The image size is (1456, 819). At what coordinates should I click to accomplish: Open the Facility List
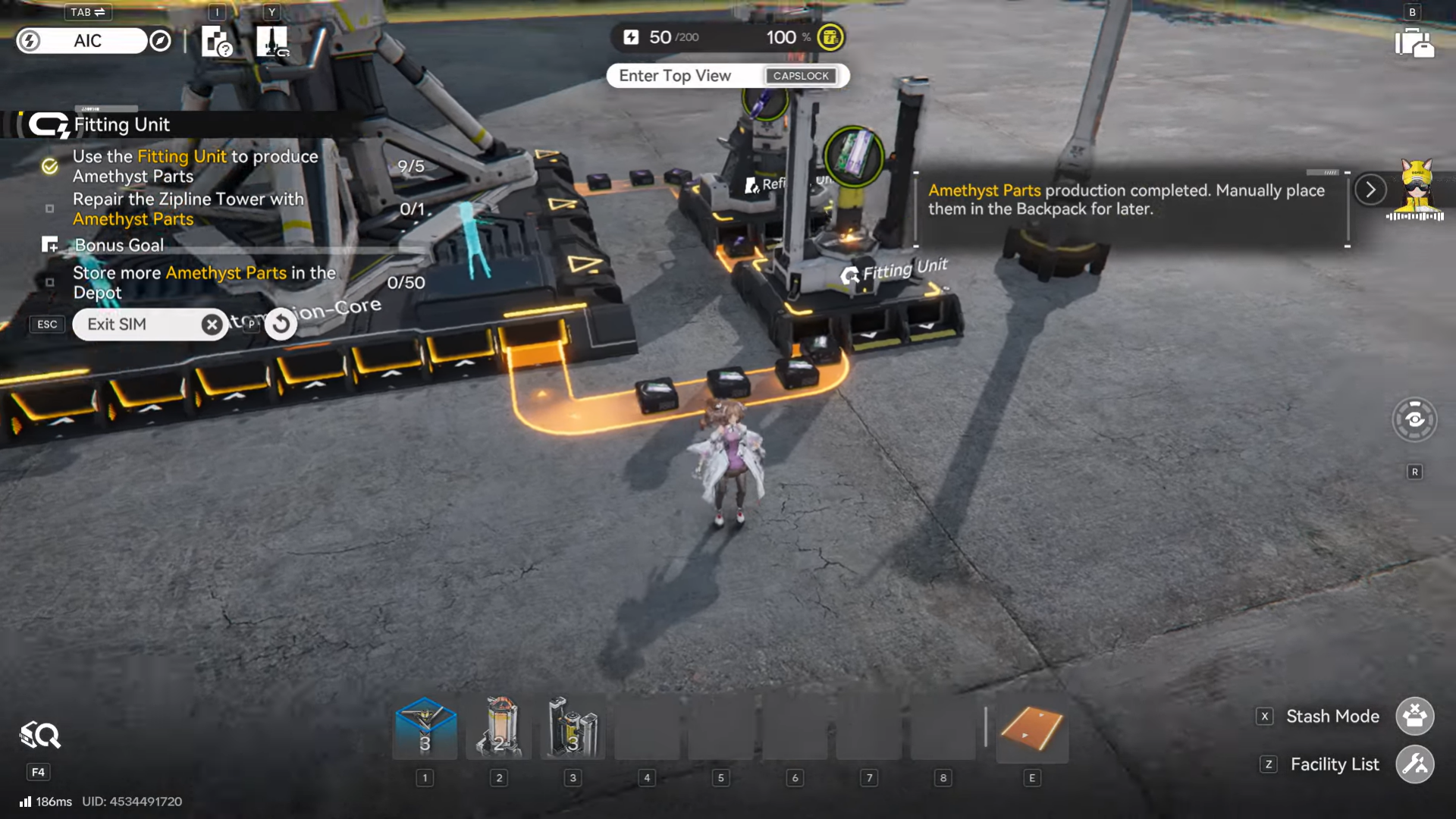coord(1414,764)
